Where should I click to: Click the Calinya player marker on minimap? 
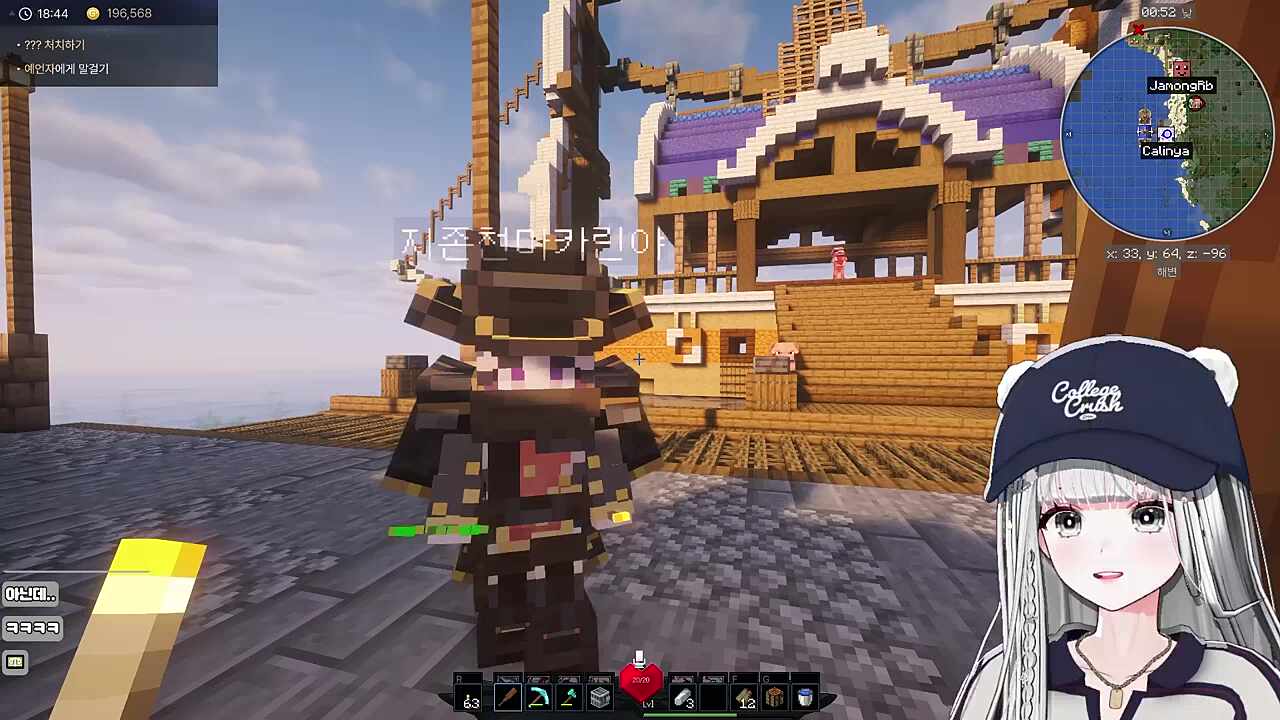click(x=1166, y=134)
